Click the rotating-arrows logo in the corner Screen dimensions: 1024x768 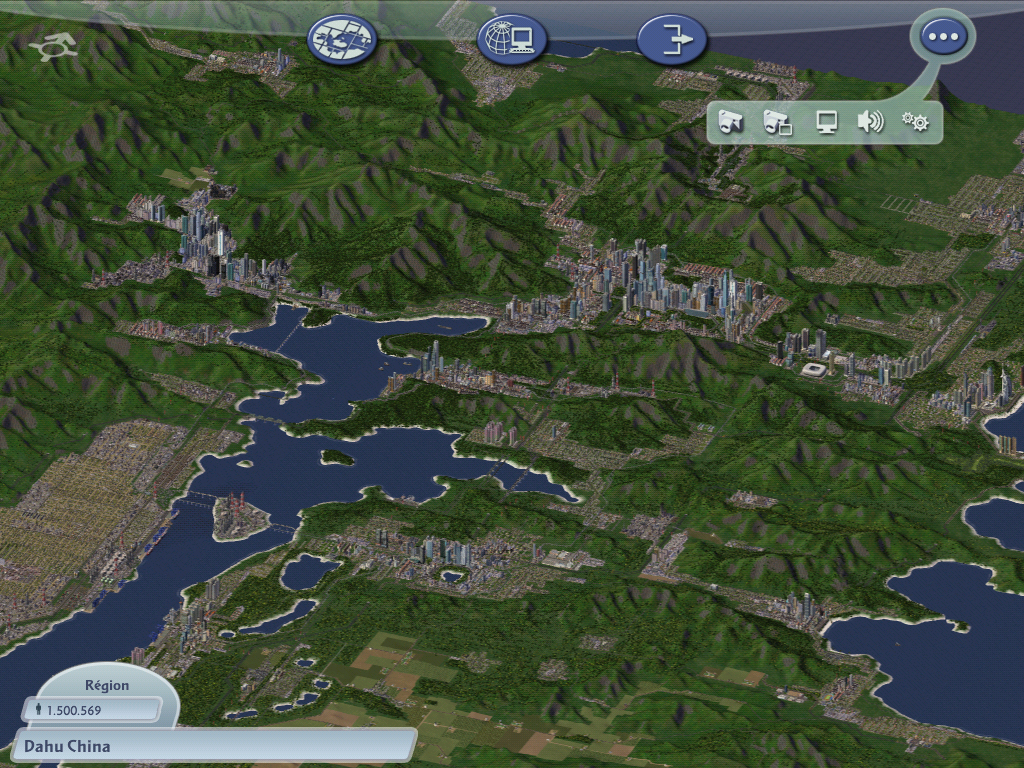(56, 47)
